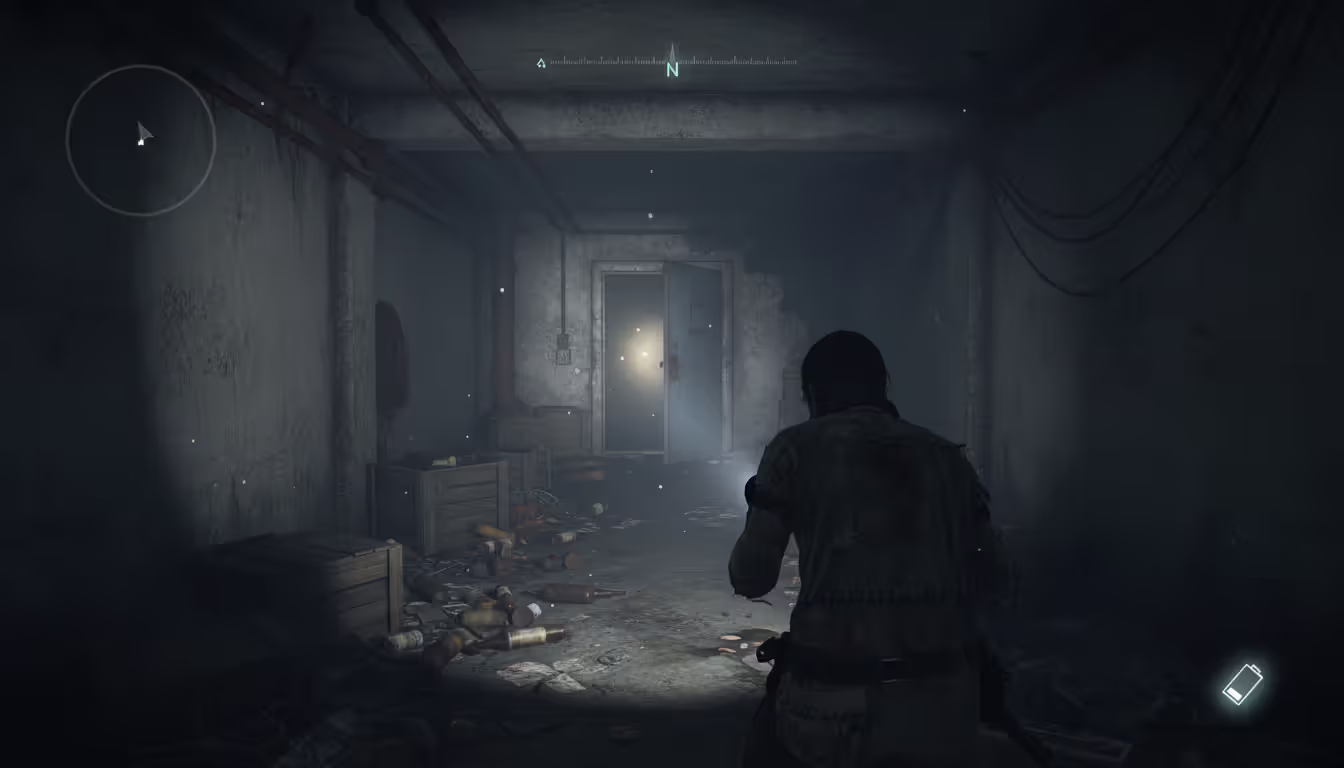Click the tick marks on the compass strip
The image size is (1344, 768).
pos(730,60)
